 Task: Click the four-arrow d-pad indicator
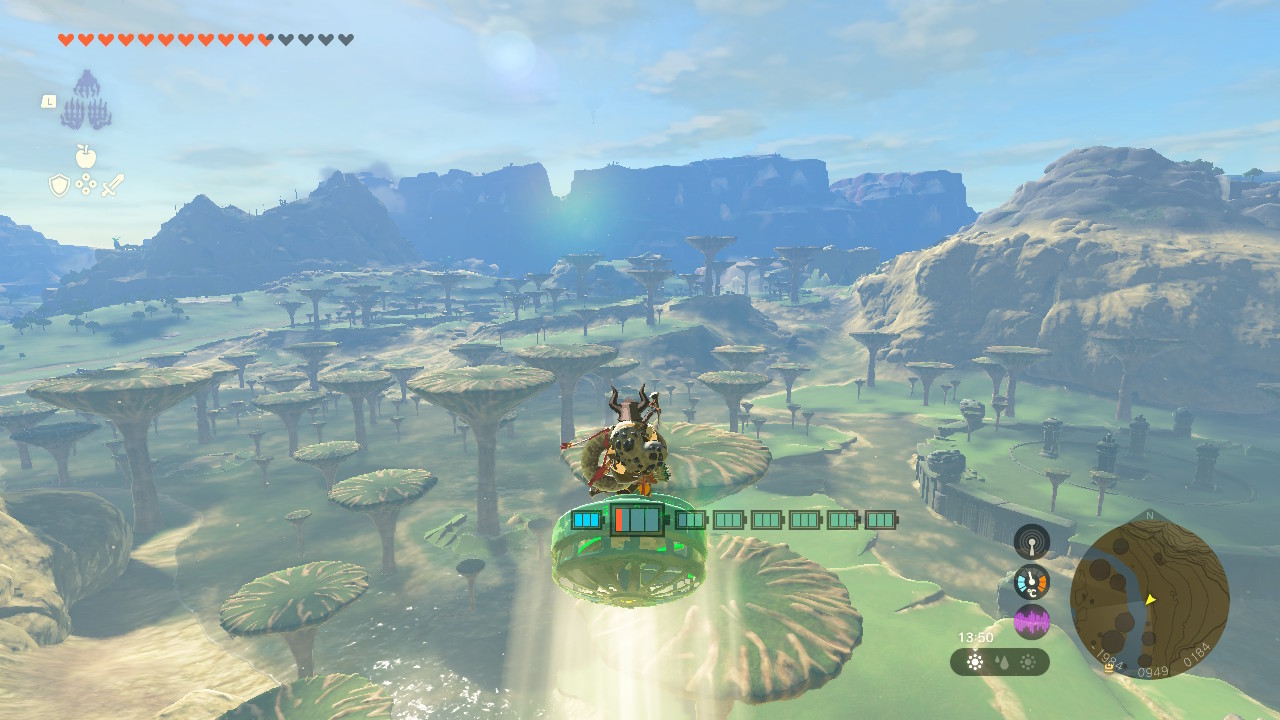coord(86,185)
